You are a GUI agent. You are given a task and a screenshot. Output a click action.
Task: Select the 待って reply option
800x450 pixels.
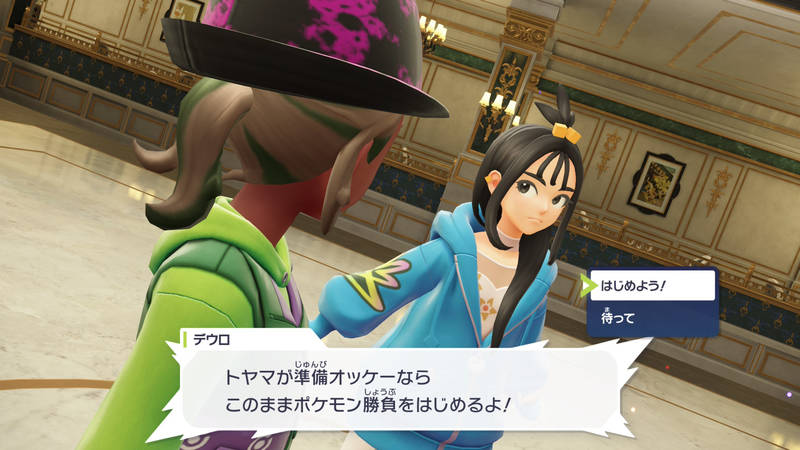click(x=652, y=319)
